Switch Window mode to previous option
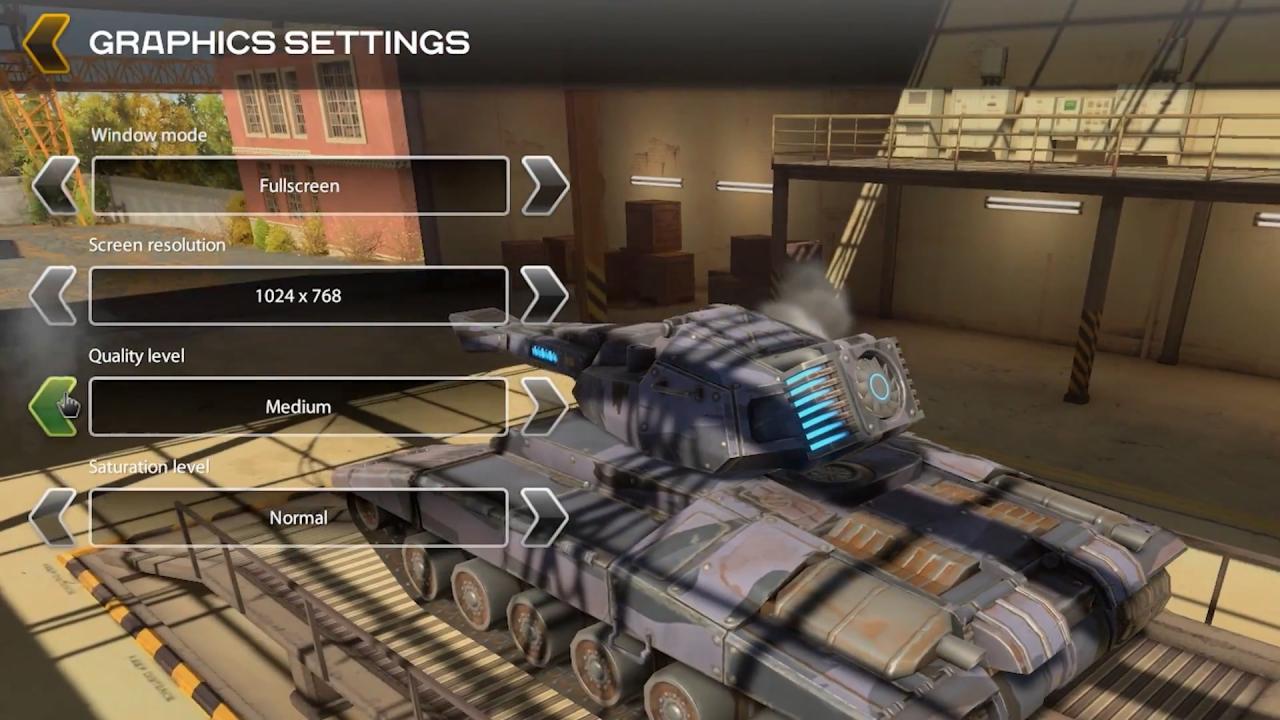This screenshot has height=720, width=1280. (x=54, y=186)
